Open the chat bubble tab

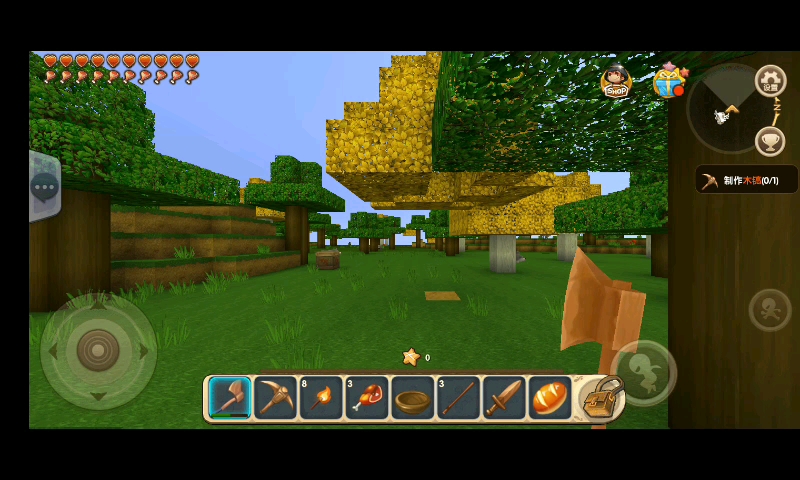pyautogui.click(x=45, y=186)
